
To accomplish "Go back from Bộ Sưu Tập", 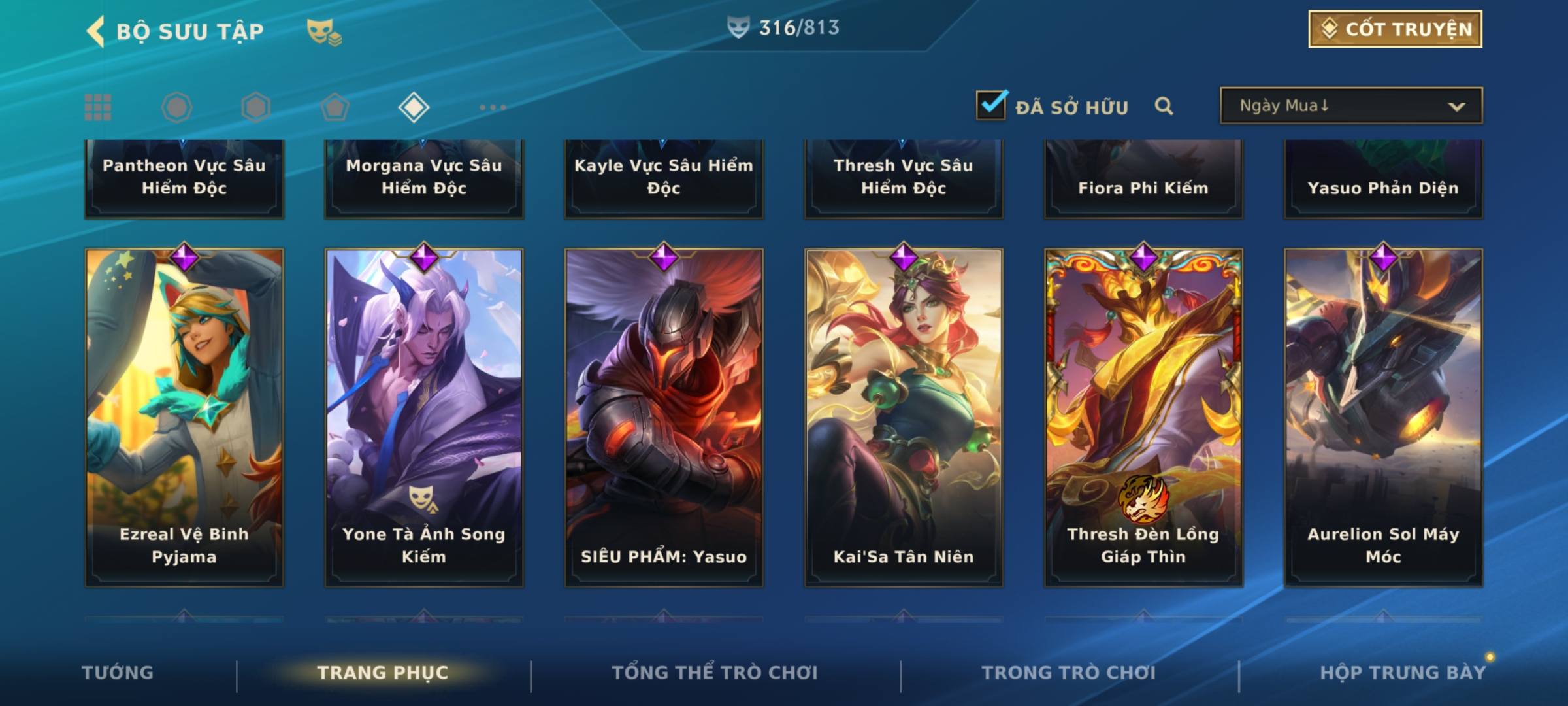I will pyautogui.click(x=96, y=31).
